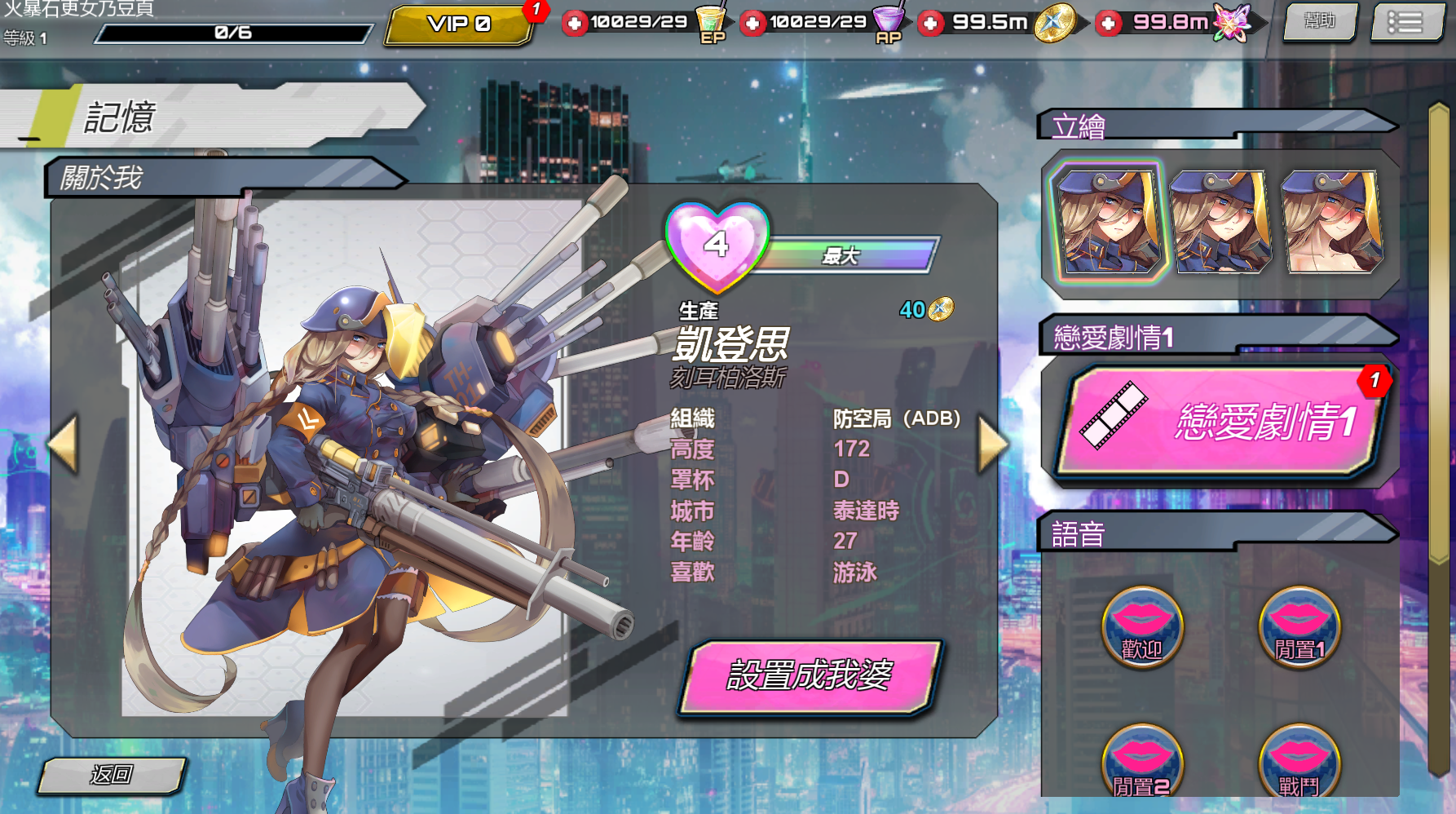The image size is (1456, 814).
Task: Show the next character with right arrow
Action: [992, 445]
